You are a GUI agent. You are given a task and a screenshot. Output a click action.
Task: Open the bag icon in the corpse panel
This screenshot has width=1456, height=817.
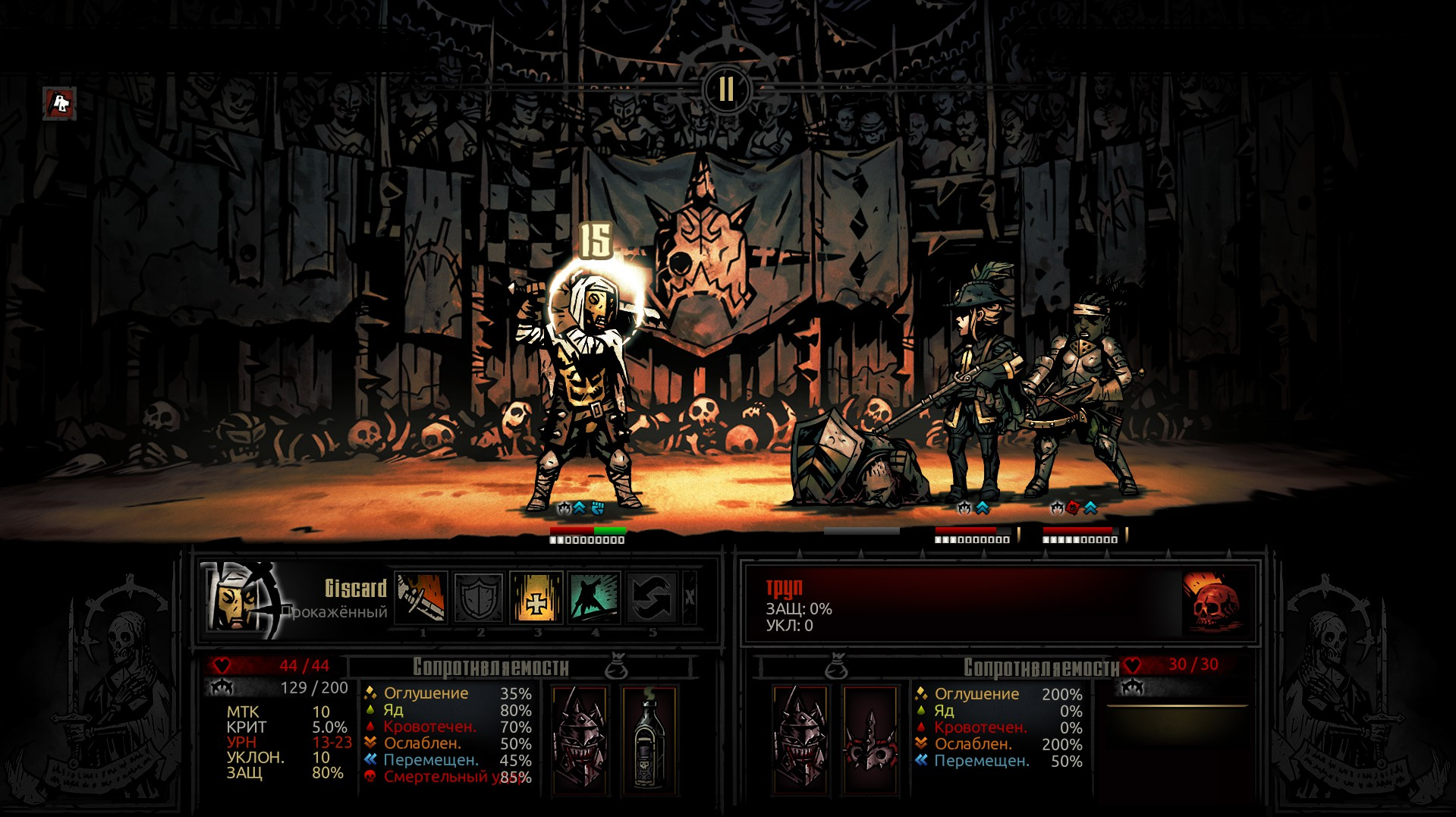click(836, 668)
